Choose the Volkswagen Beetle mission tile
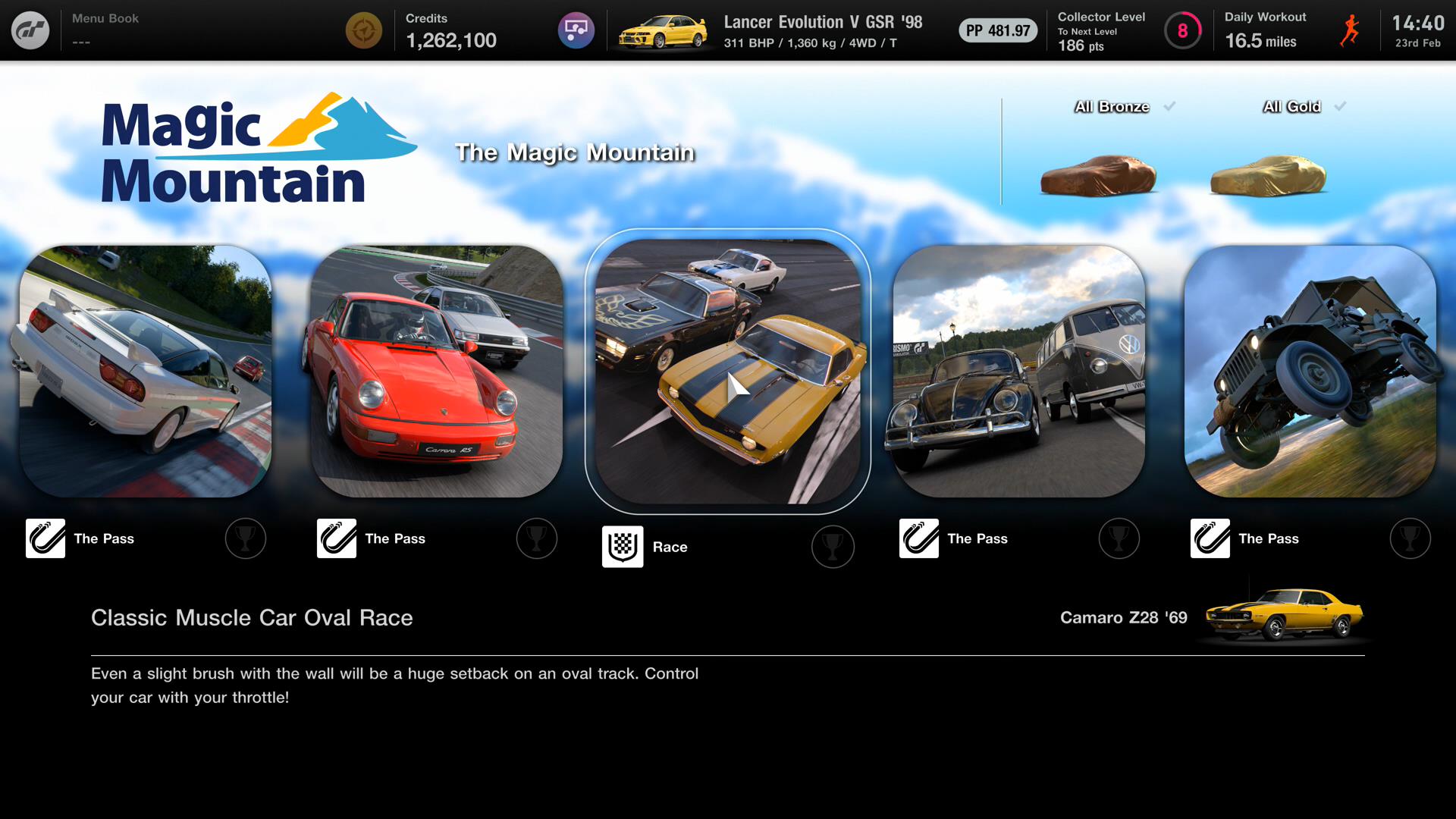The image size is (1456, 819). pos(1019,371)
